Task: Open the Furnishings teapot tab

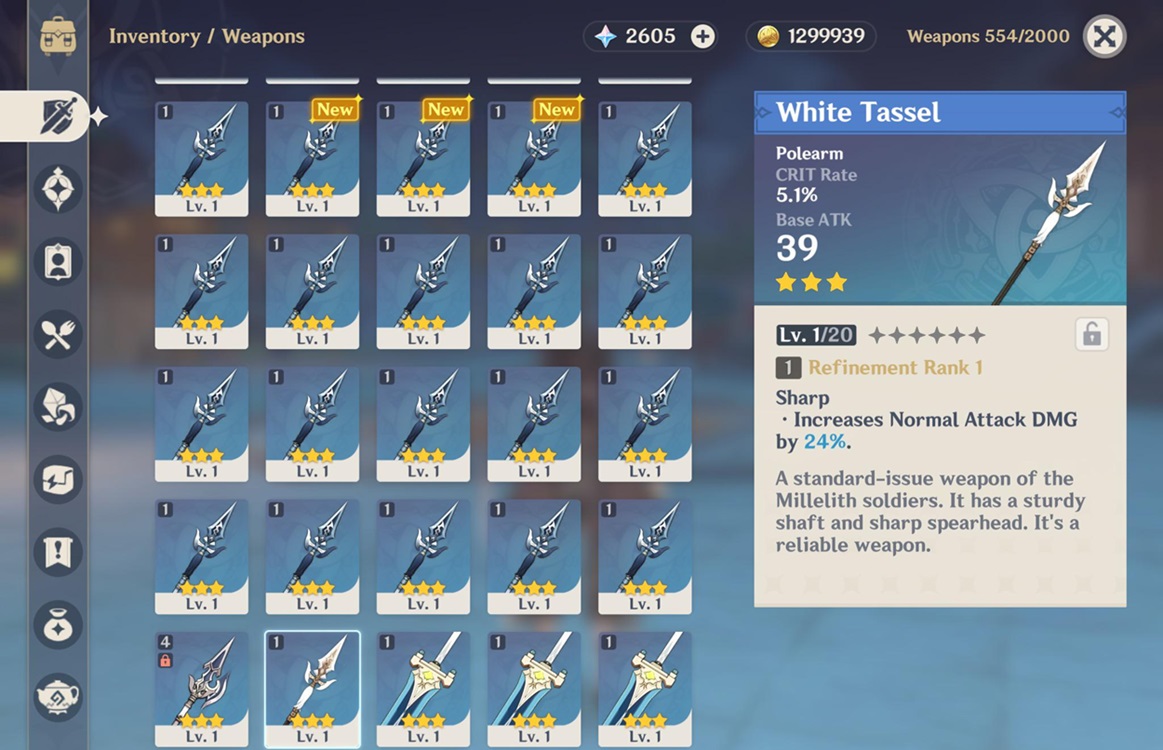Action: point(58,696)
